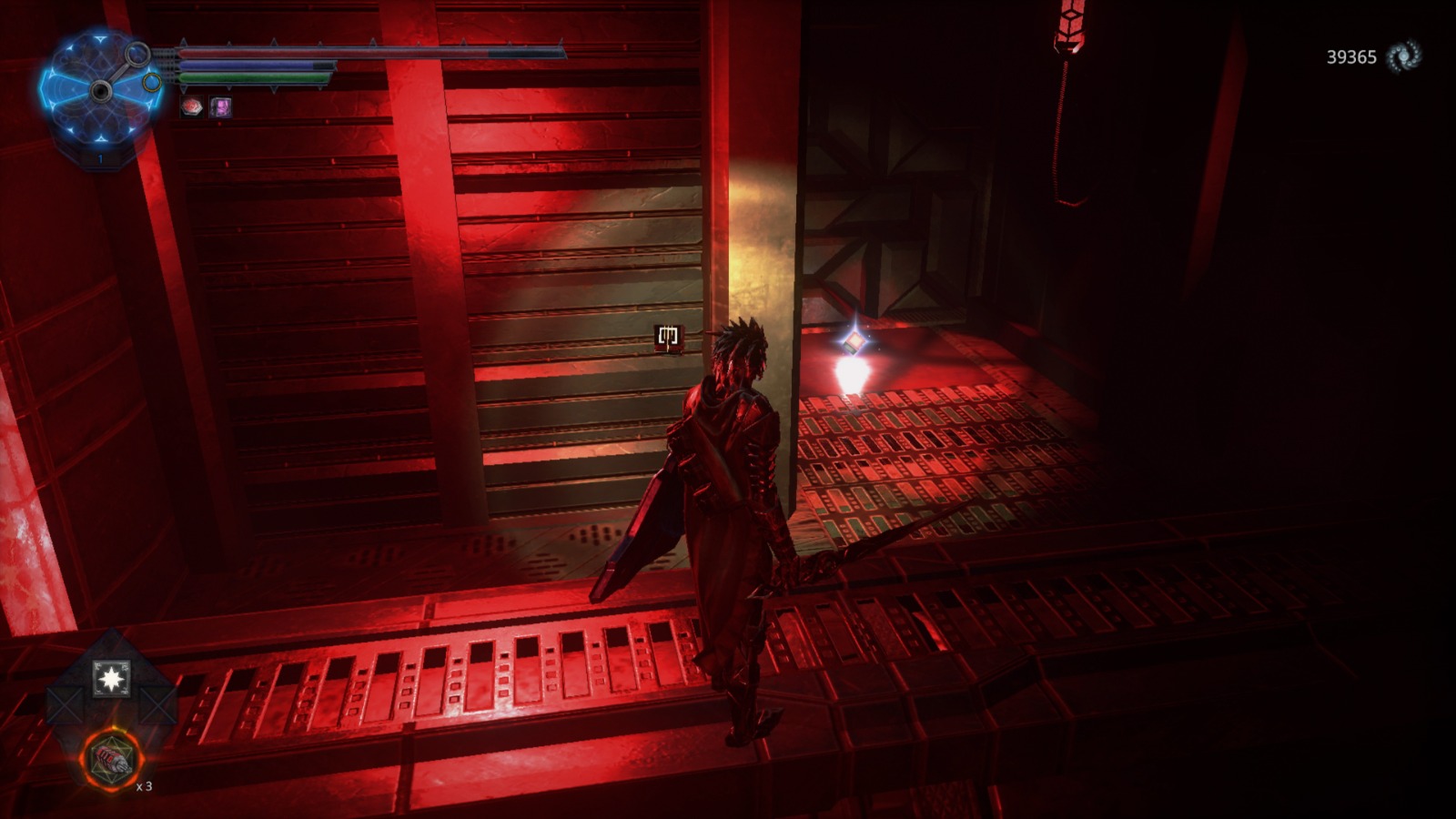Click the level number 1 under the gauge
Screen dimensions: 1456x819
[100, 157]
